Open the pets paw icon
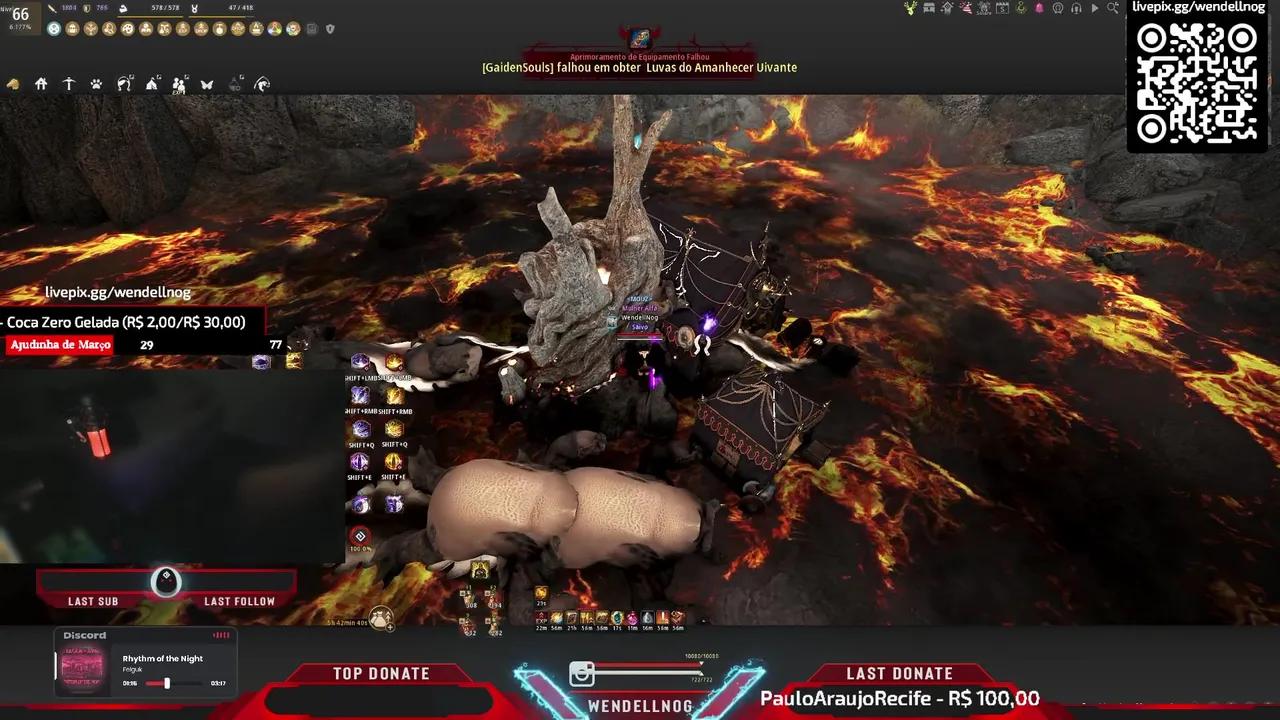The image size is (1280, 720). pyautogui.click(x=96, y=85)
